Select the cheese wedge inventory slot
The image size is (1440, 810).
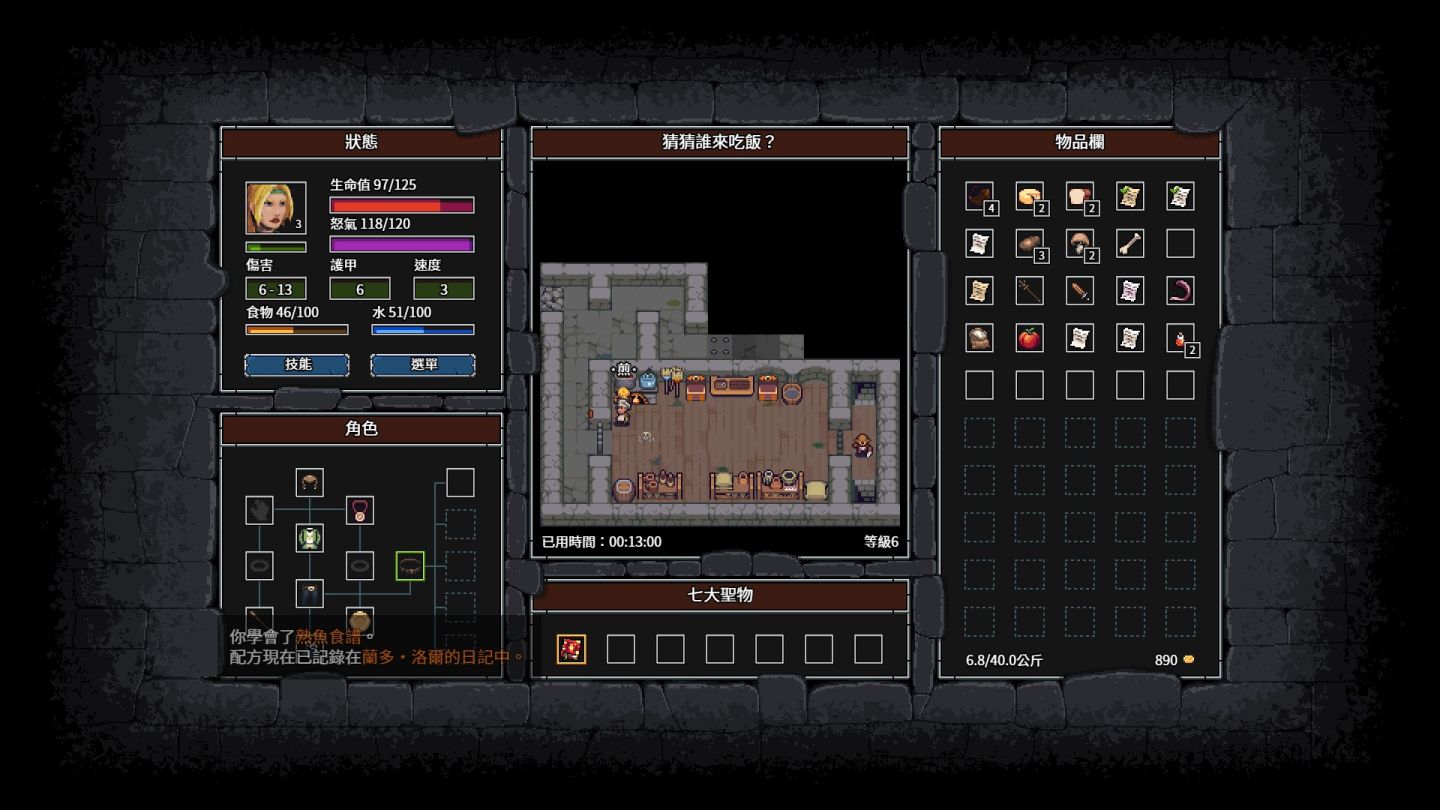1029,196
